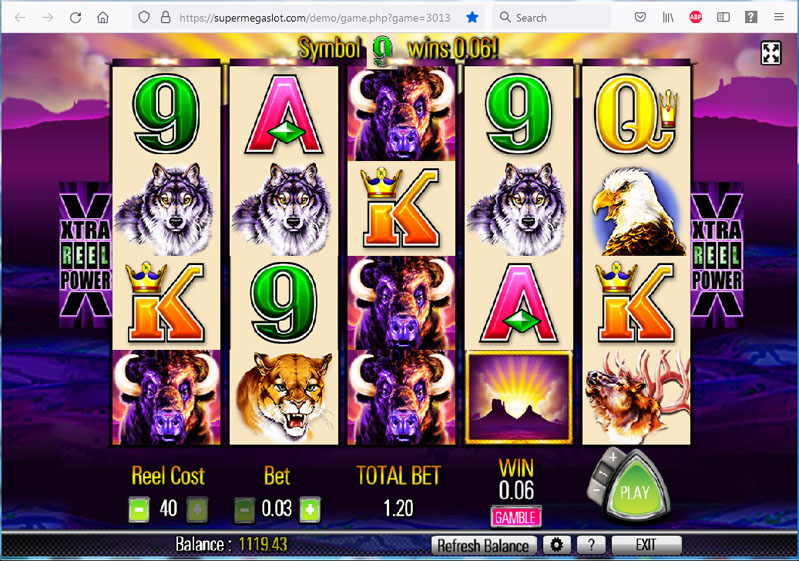Image resolution: width=799 pixels, height=561 pixels.
Task: Increase the Reel Cost with the plus button
Action: 198,508
